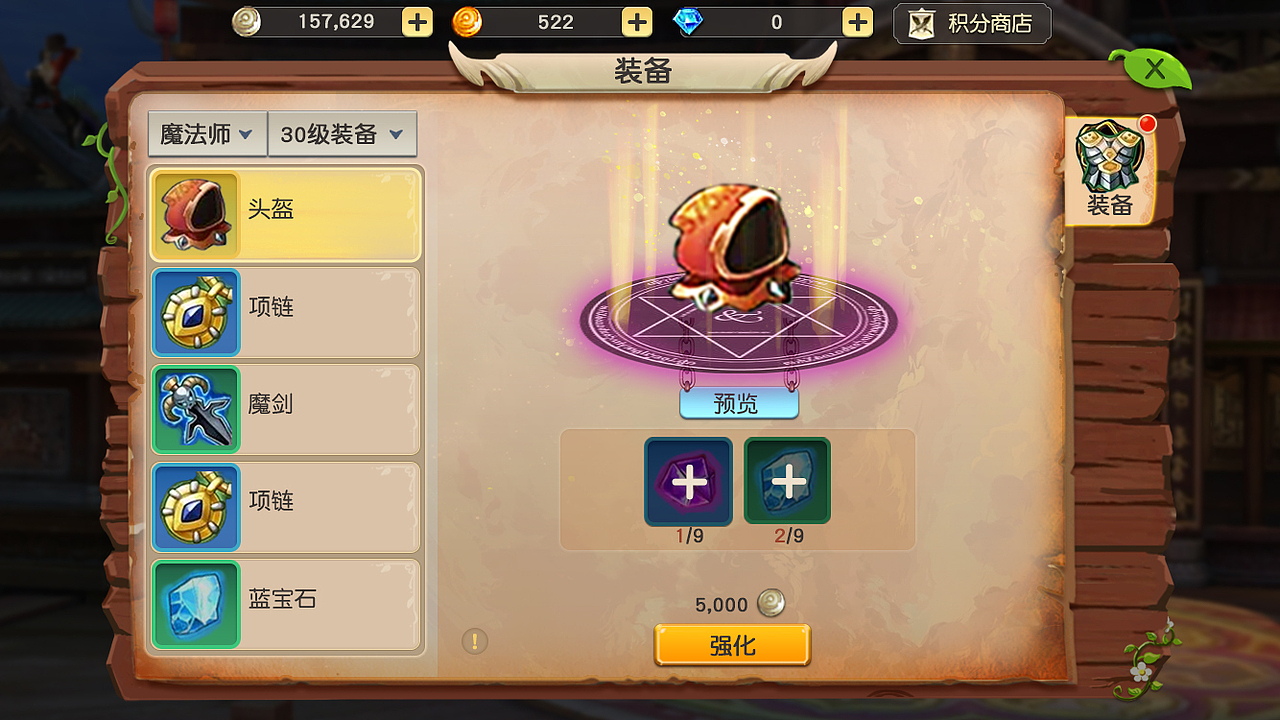Select the 项链 necklace icon
Screen dimensions: 1280x720
point(195,312)
